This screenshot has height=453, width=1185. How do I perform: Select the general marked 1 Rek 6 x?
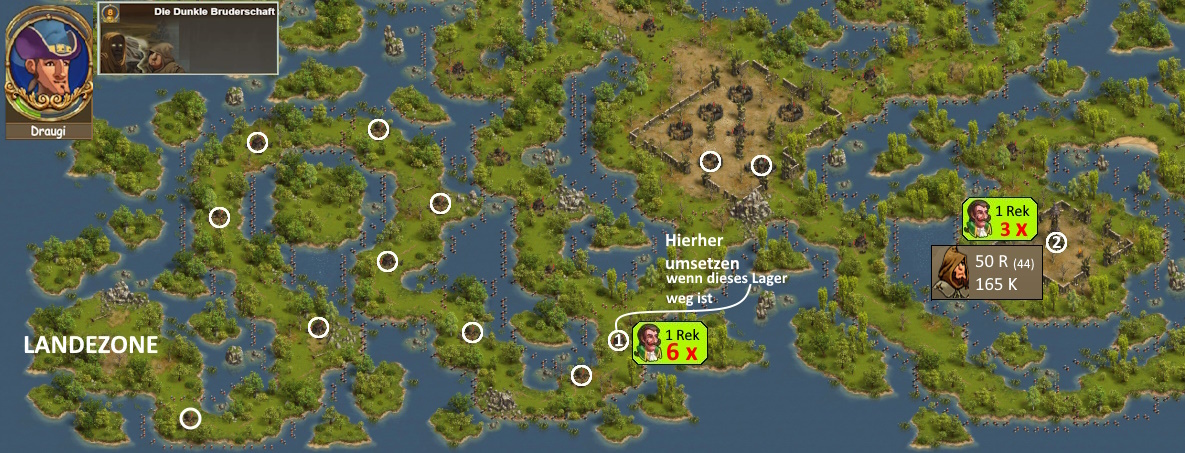651,342
